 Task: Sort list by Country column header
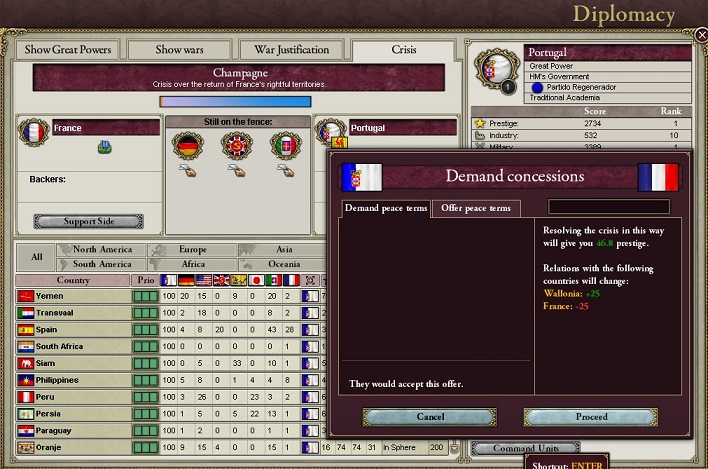[x=73, y=281]
